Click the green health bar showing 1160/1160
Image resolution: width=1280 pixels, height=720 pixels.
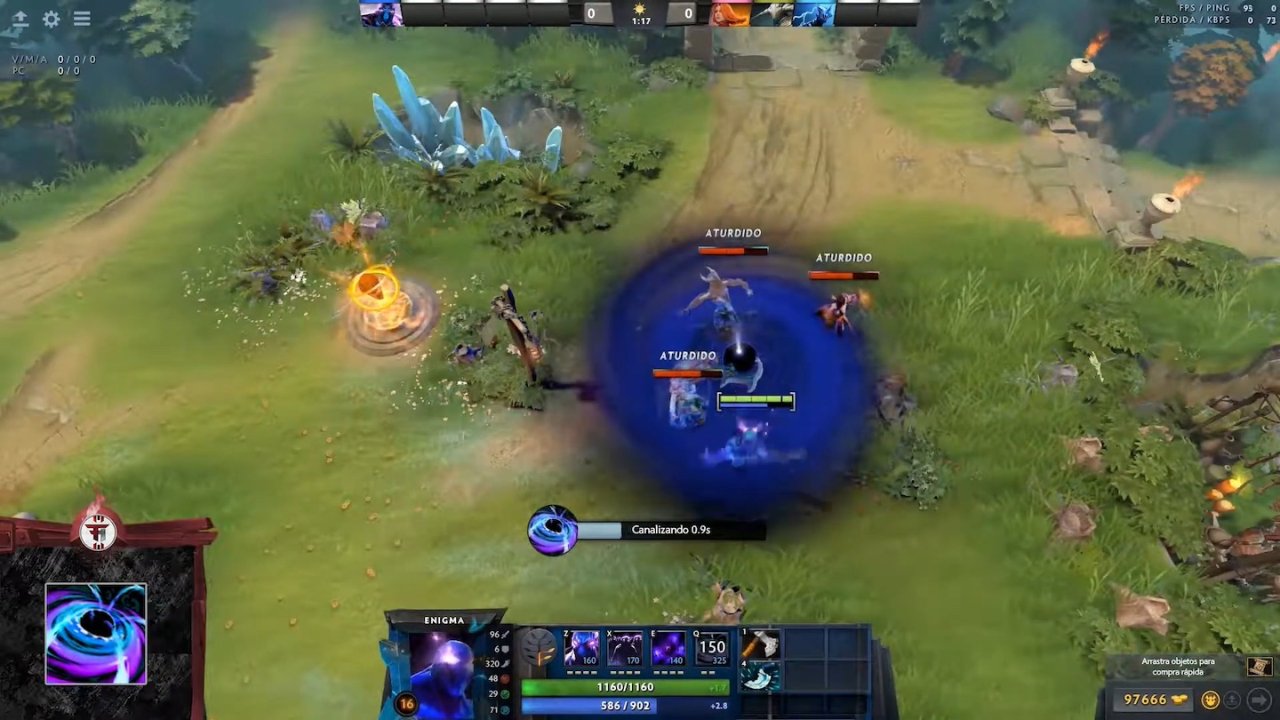[x=623, y=687]
